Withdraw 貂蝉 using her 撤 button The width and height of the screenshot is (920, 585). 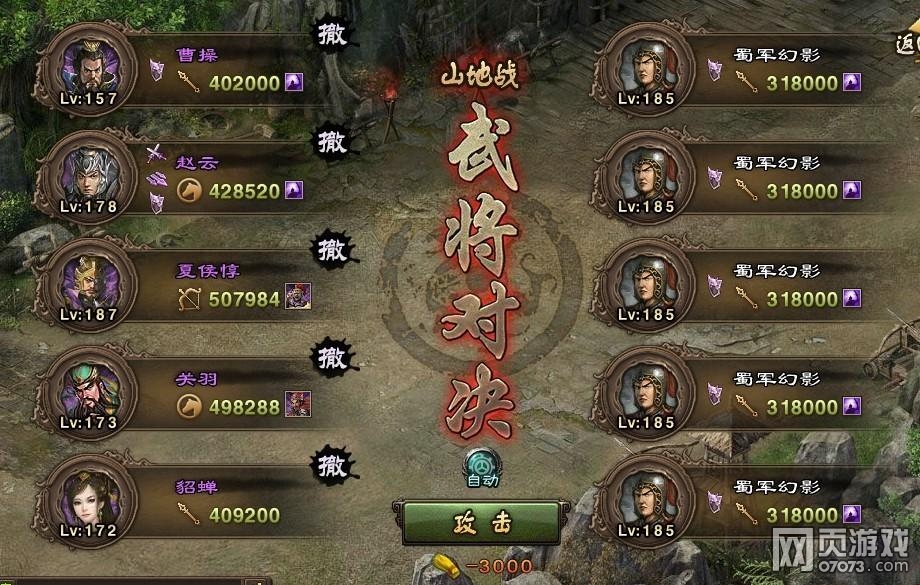332,464
